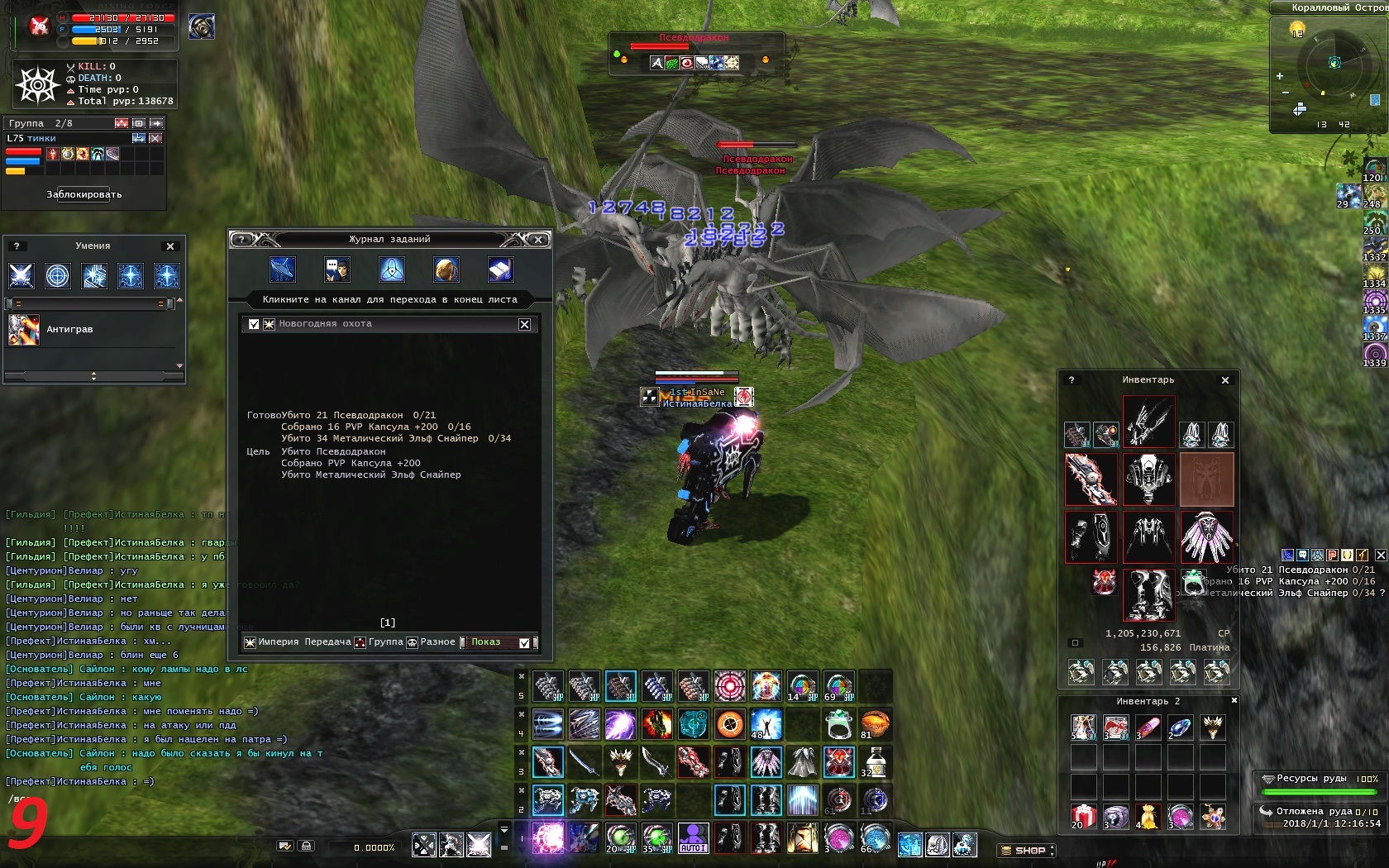This screenshot has height=868, width=1389.
Task: Dismiss the Новогодняя охота quest entry
Action: tap(524, 324)
